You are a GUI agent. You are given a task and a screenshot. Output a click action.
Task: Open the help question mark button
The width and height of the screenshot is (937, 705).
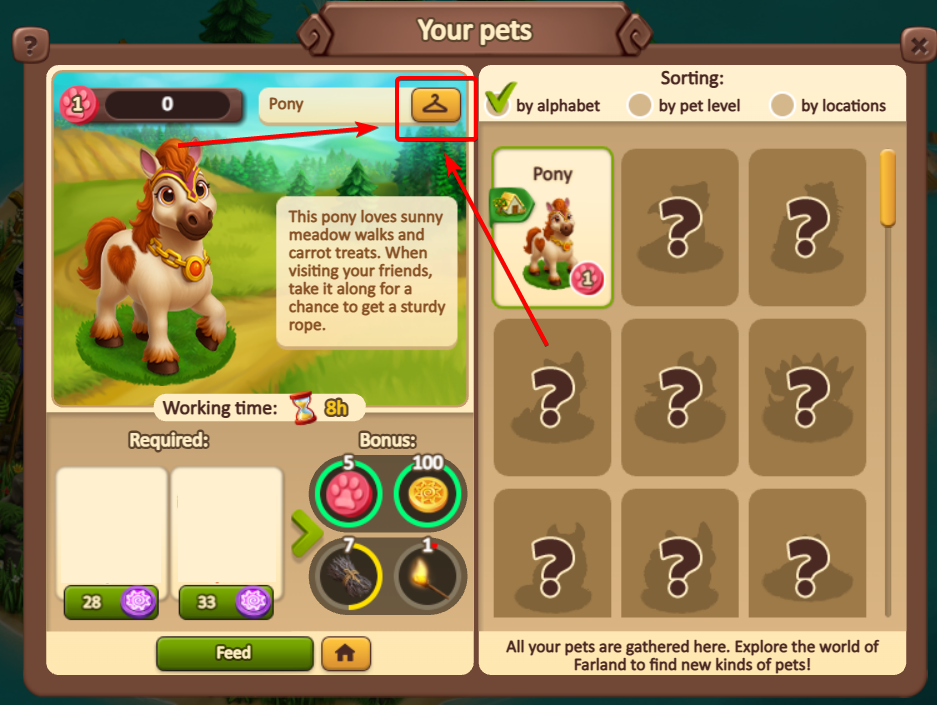pos(31,45)
